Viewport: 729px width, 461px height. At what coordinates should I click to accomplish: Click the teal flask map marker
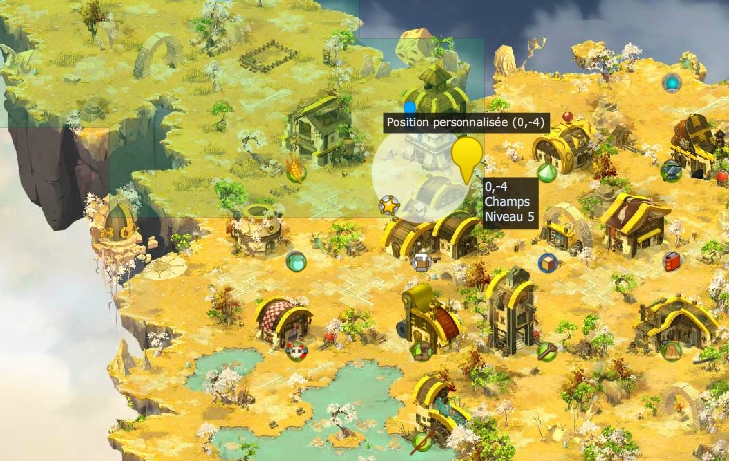pyautogui.click(x=295, y=262)
